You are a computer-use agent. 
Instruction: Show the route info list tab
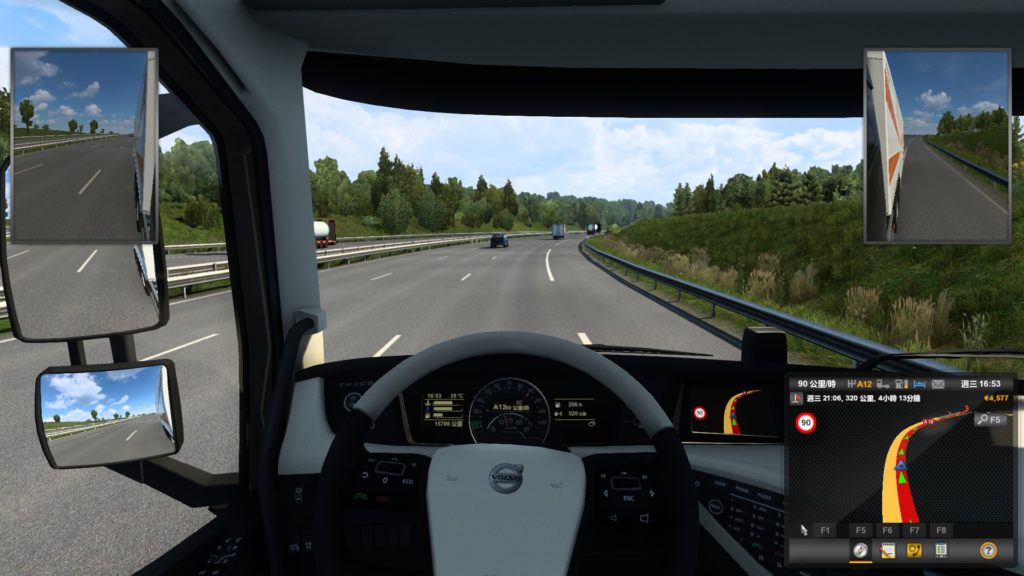(x=940, y=550)
